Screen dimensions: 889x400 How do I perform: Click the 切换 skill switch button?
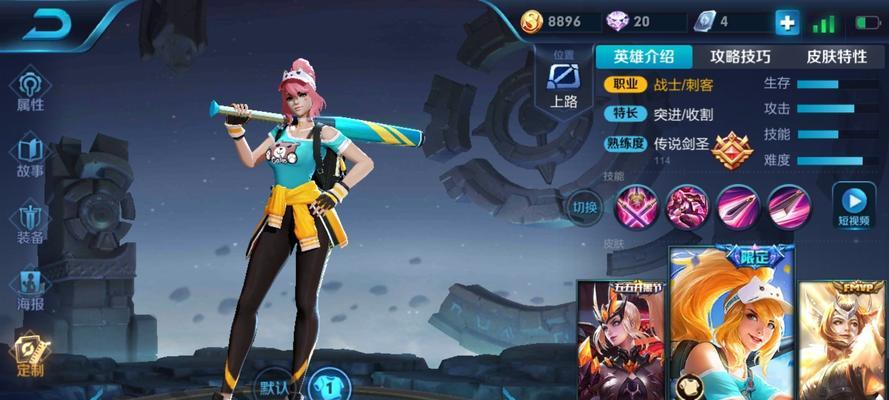(x=584, y=208)
